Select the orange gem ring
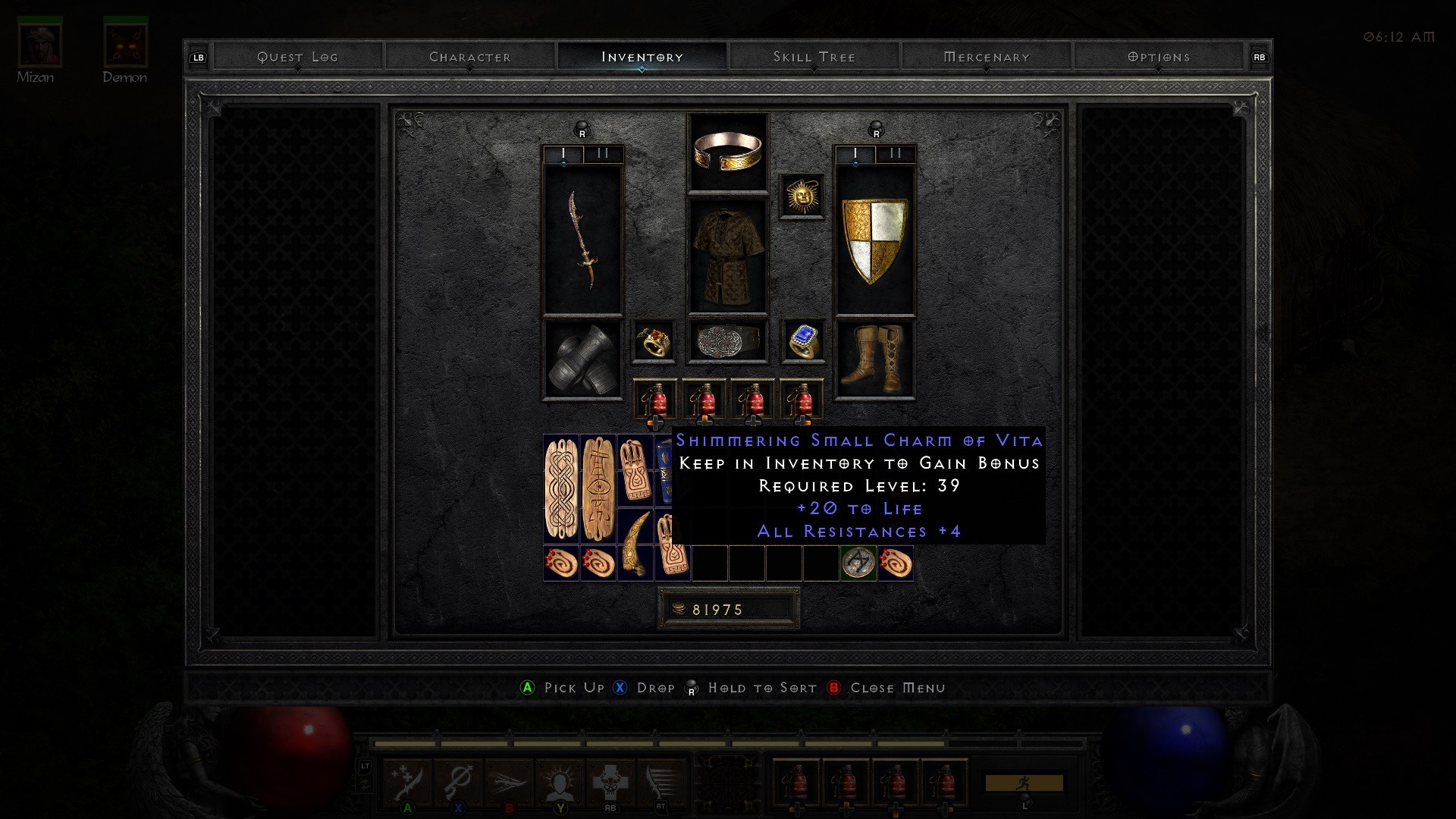Image resolution: width=1456 pixels, height=819 pixels. [653, 340]
